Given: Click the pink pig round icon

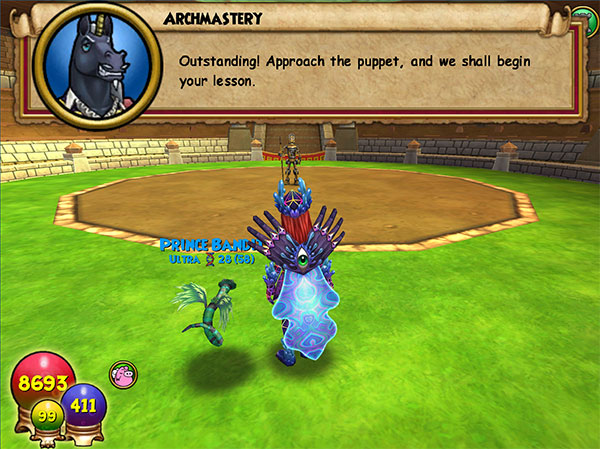Looking at the screenshot, I should click(x=123, y=376).
